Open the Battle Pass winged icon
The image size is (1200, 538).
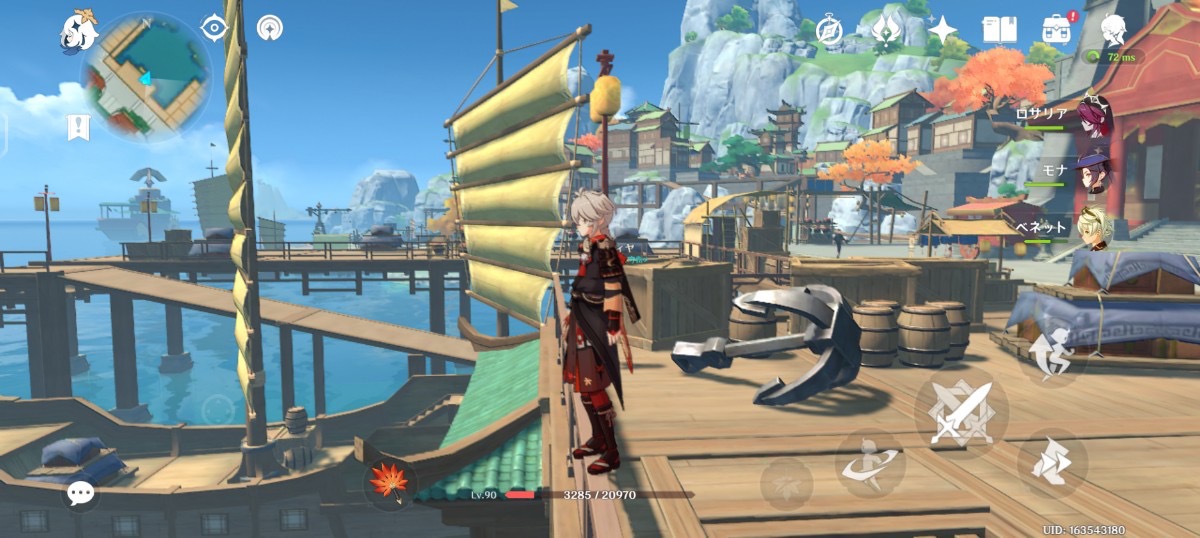885,30
